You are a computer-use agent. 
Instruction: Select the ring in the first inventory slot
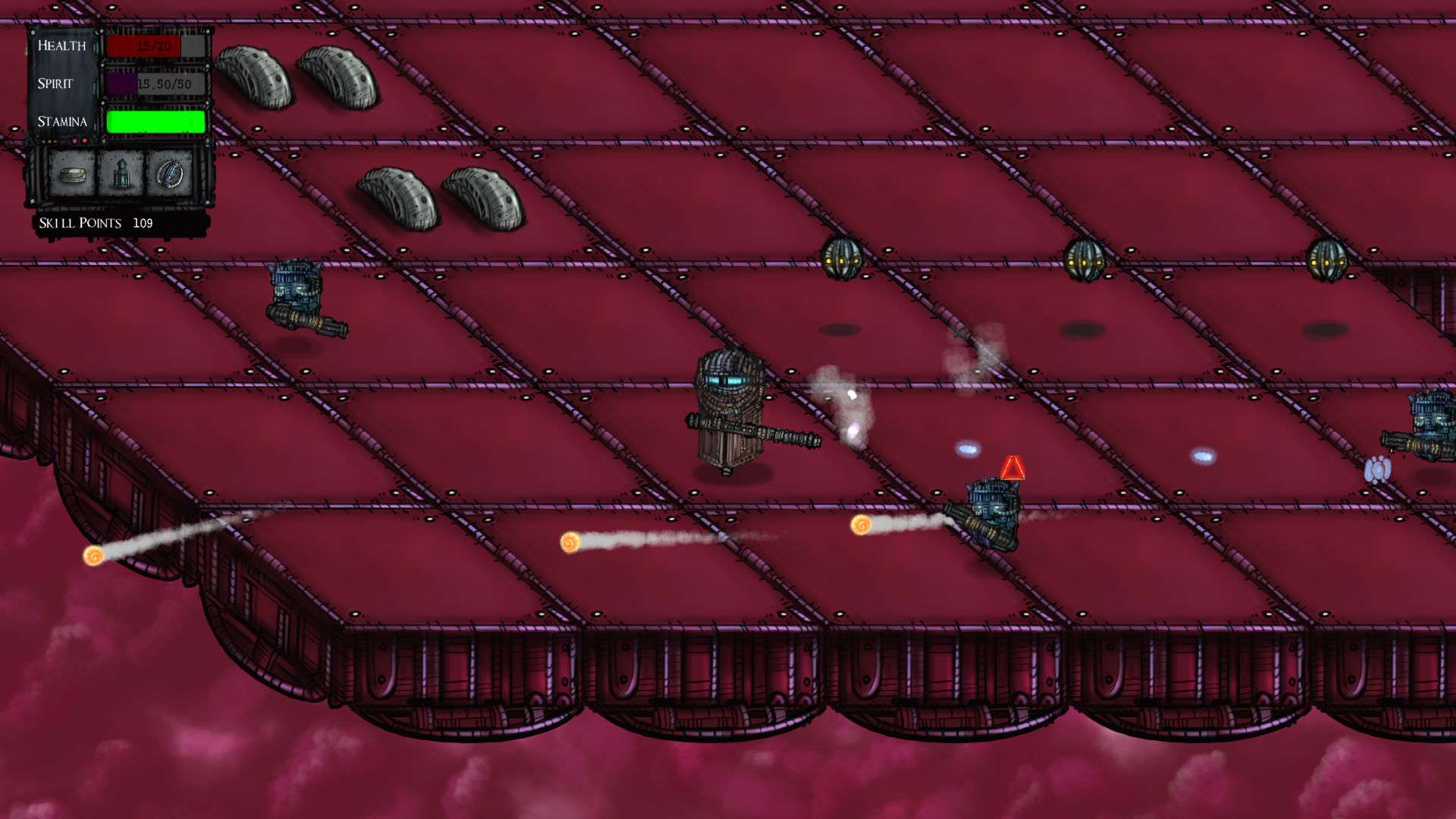pyautogui.click(x=73, y=175)
